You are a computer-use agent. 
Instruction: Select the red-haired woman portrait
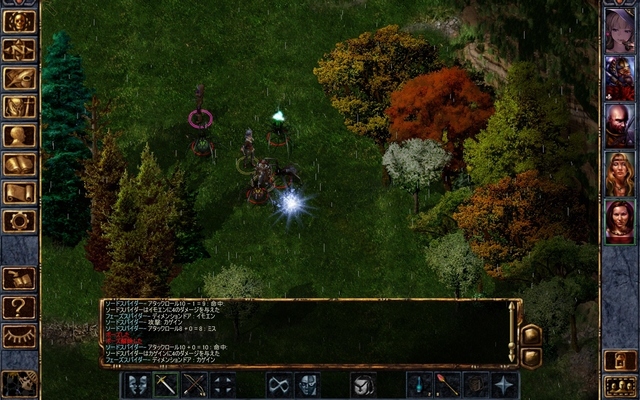(x=619, y=221)
